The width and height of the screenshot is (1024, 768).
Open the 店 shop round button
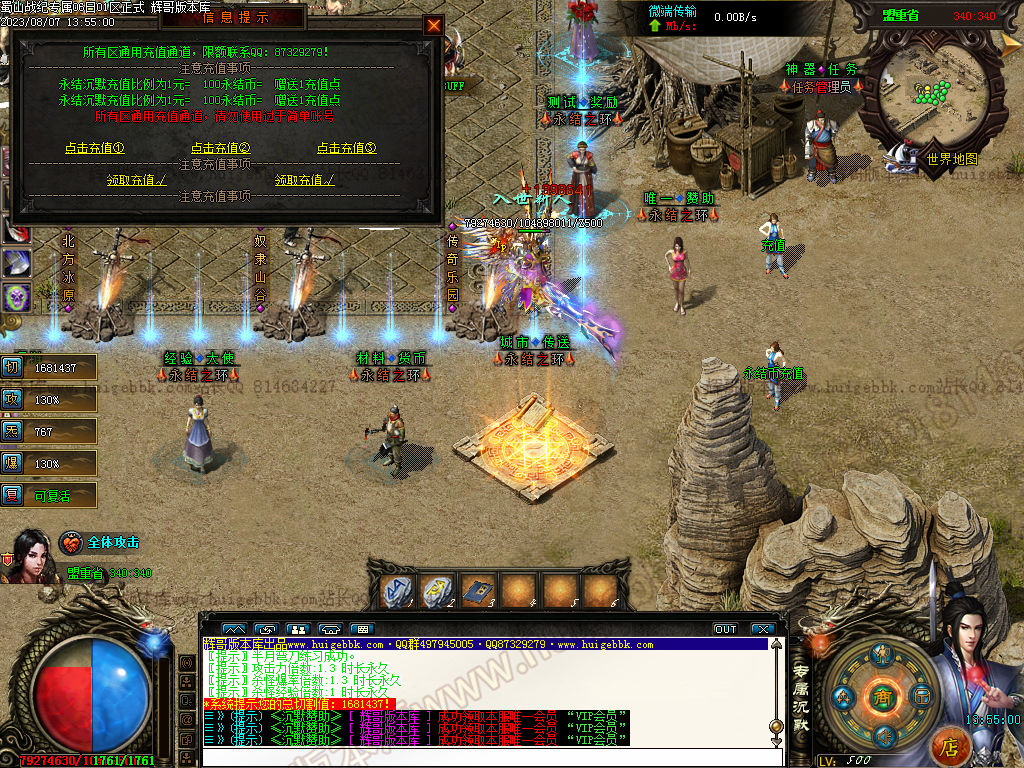tap(950, 745)
